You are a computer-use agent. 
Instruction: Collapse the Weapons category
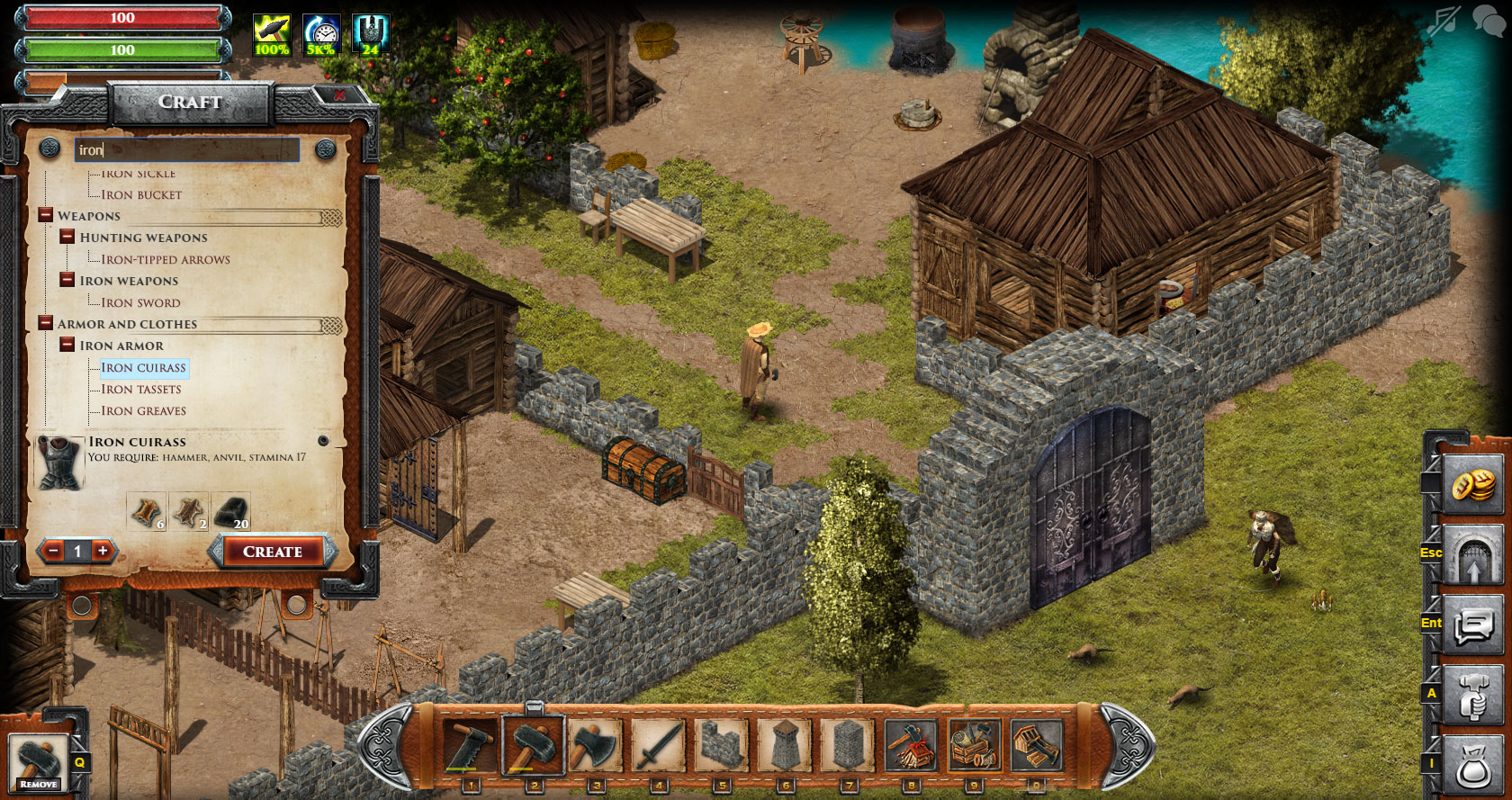click(46, 216)
